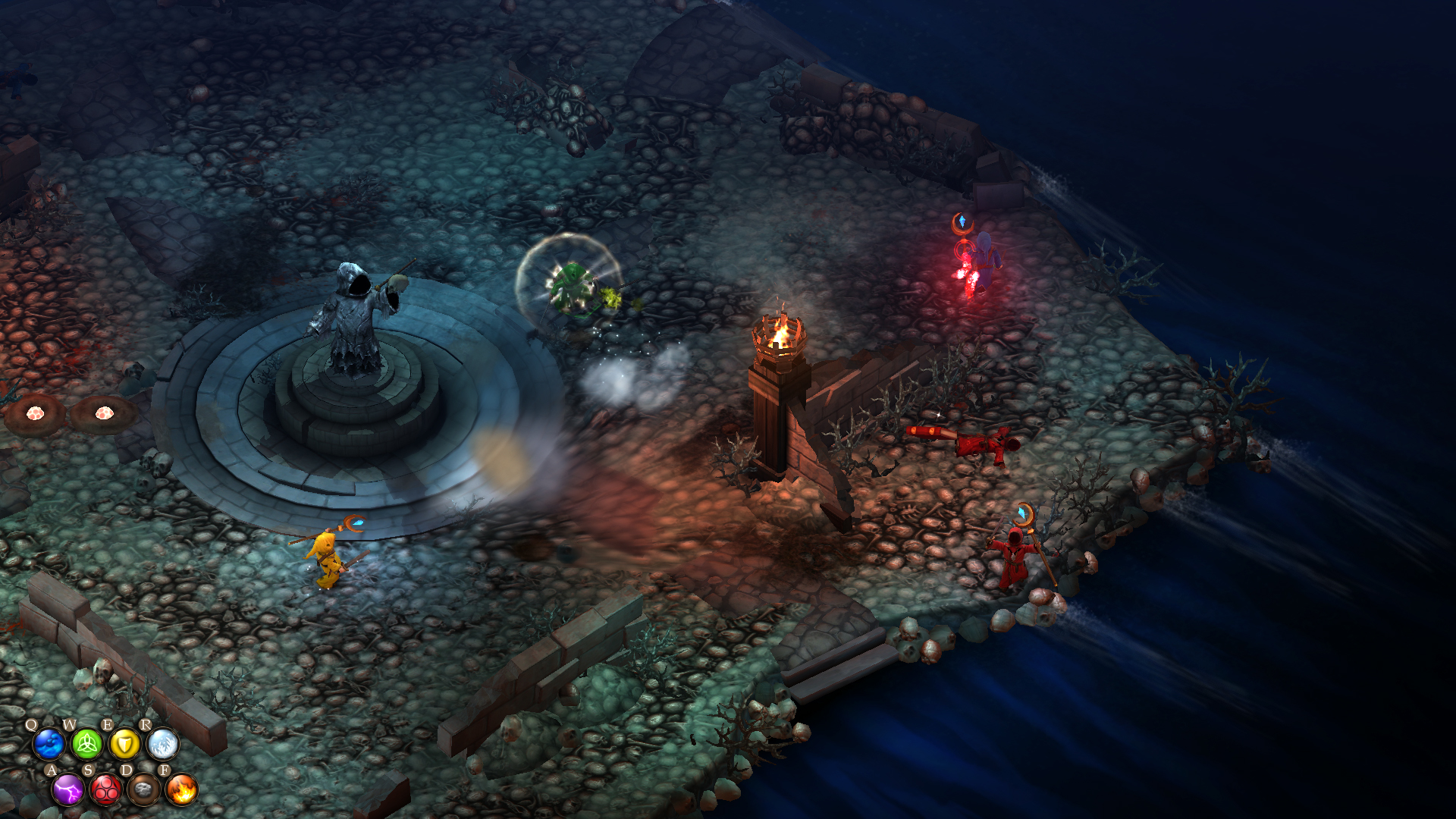Activate the yellow Shield element orb
Image resolution: width=1456 pixels, height=819 pixels.
pos(124,744)
